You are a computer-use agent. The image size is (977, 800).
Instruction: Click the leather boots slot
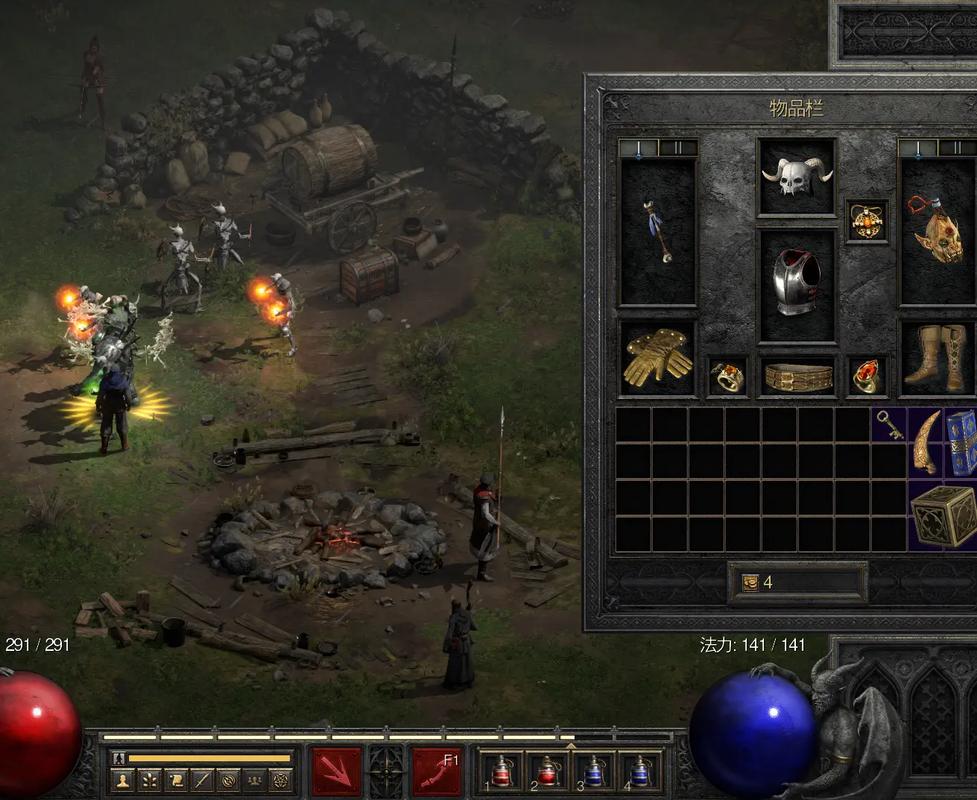pyautogui.click(x=938, y=357)
